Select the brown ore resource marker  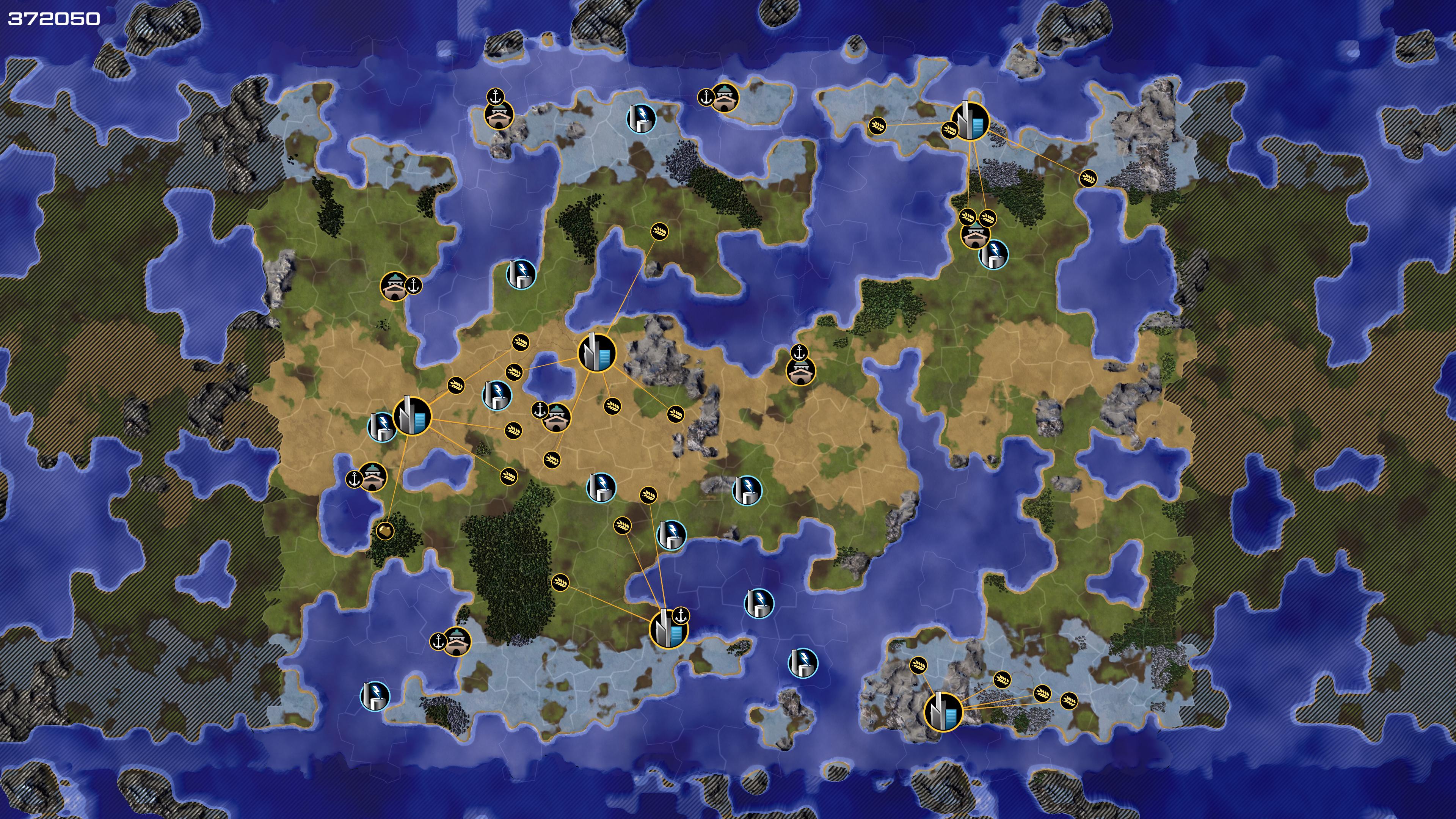pos(385,531)
